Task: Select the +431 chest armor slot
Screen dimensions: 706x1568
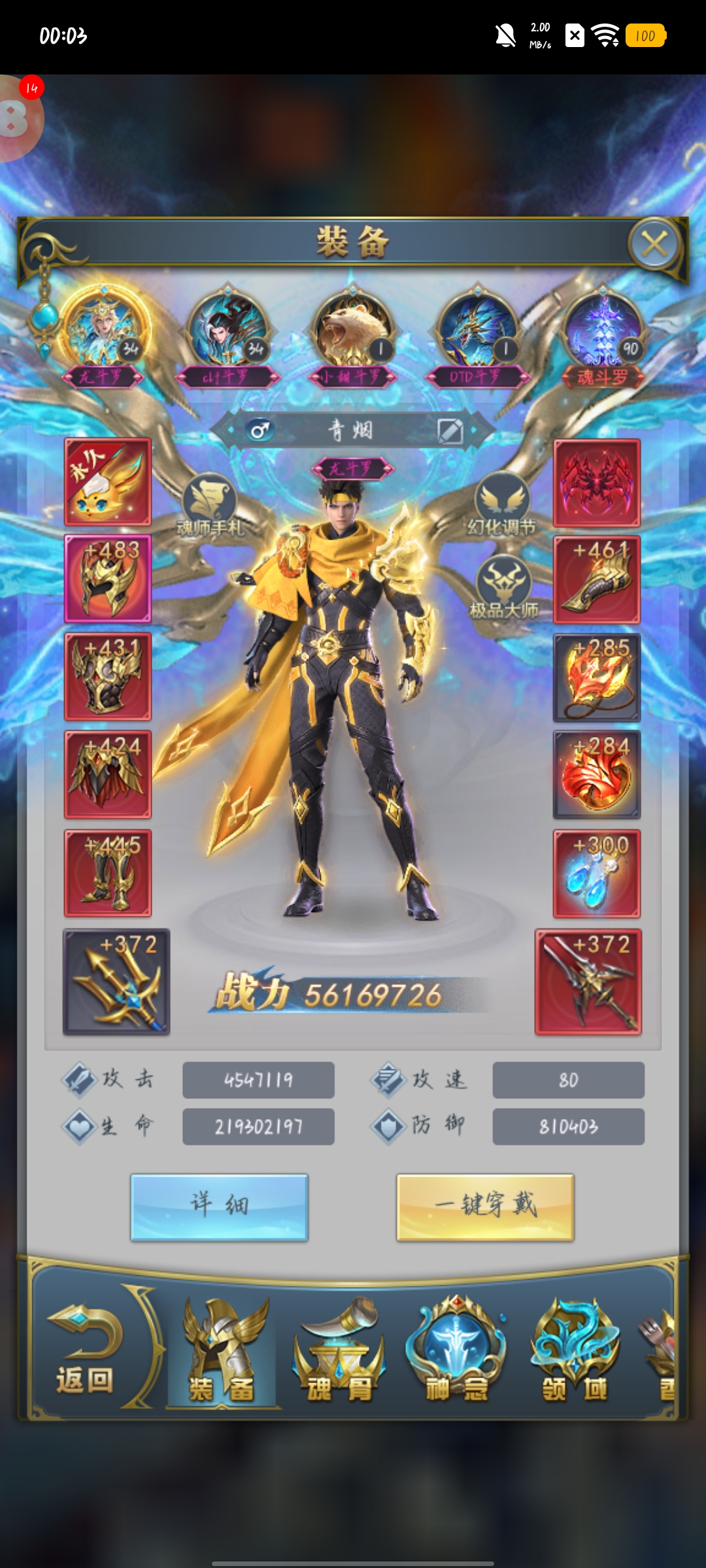Action: tap(108, 676)
